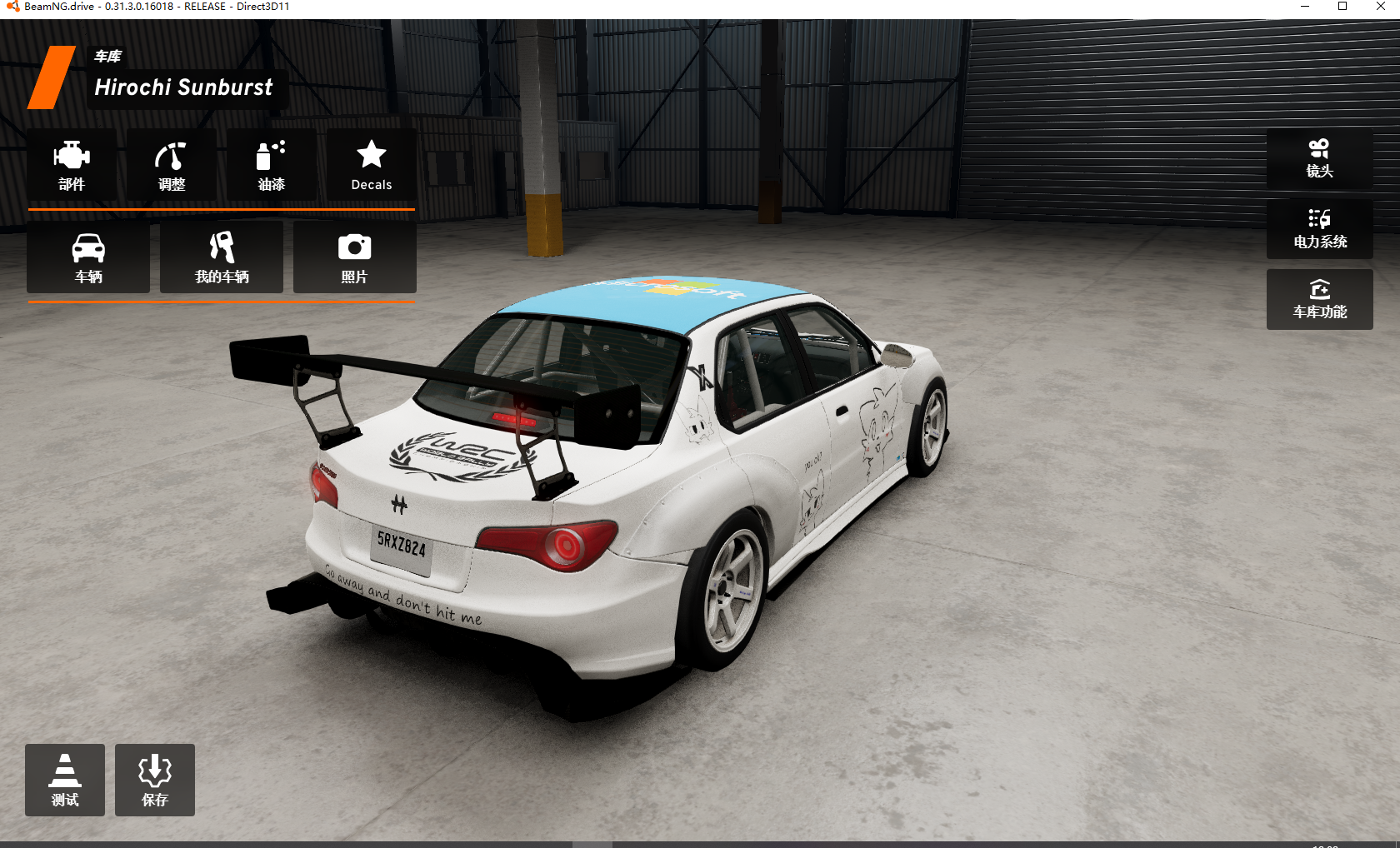1400x848 pixels.
Task: Save the vehicle using 保存
Action: point(154,780)
